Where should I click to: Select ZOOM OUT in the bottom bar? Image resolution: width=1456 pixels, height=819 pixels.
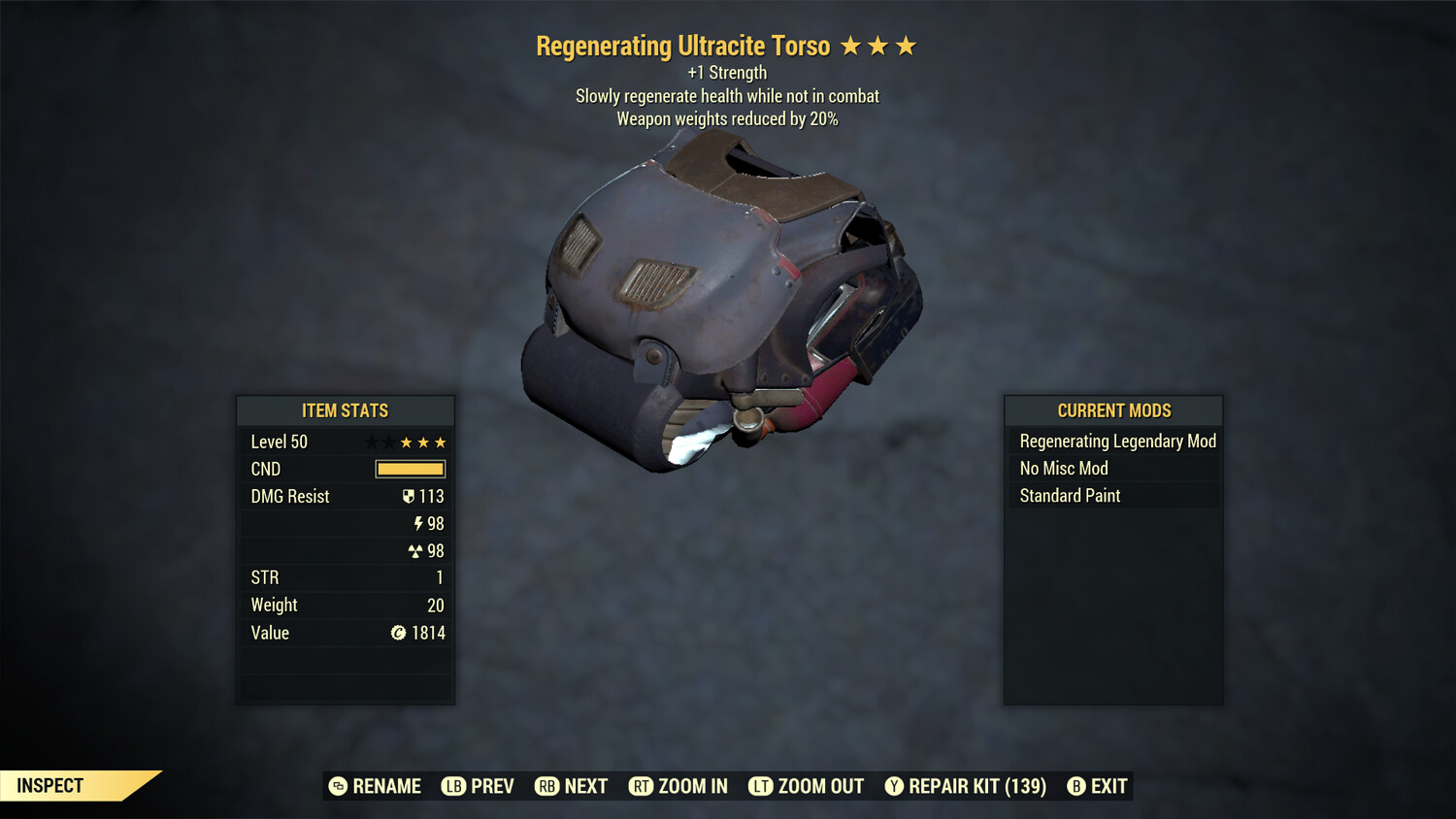coord(807,786)
